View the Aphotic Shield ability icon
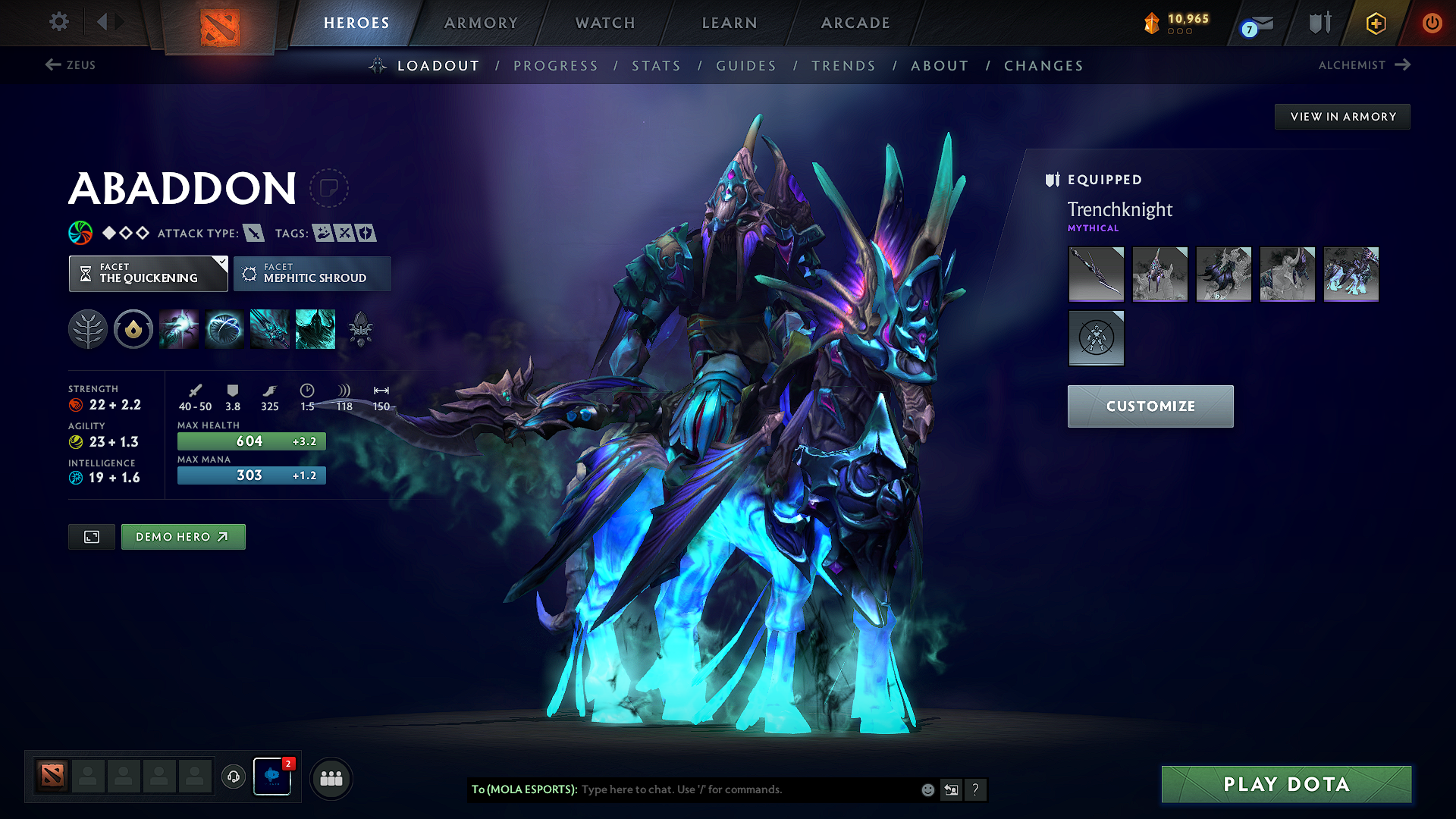Image resolution: width=1456 pixels, height=819 pixels. 224,328
